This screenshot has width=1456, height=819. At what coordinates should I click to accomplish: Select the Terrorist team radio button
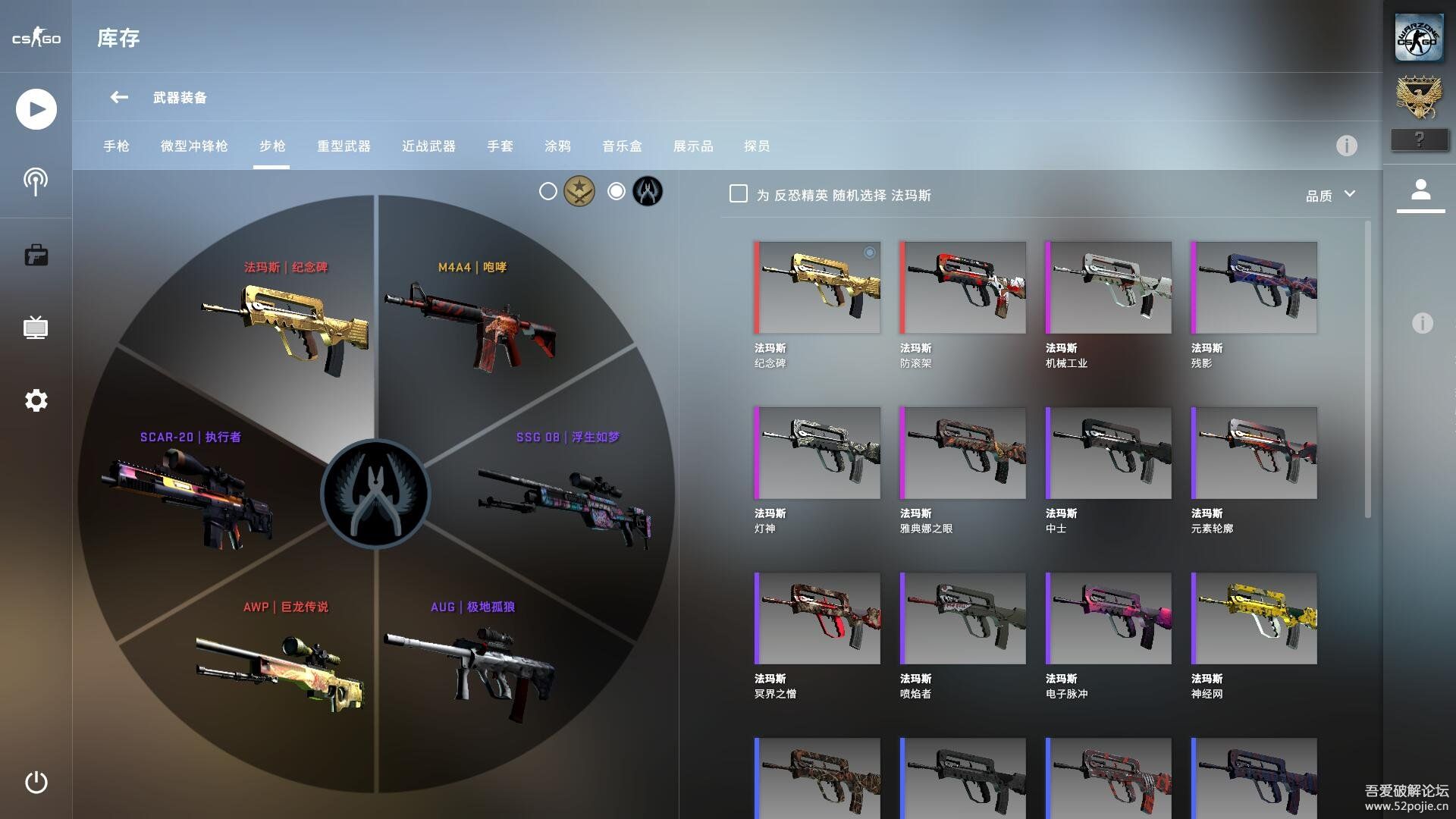[x=548, y=192]
